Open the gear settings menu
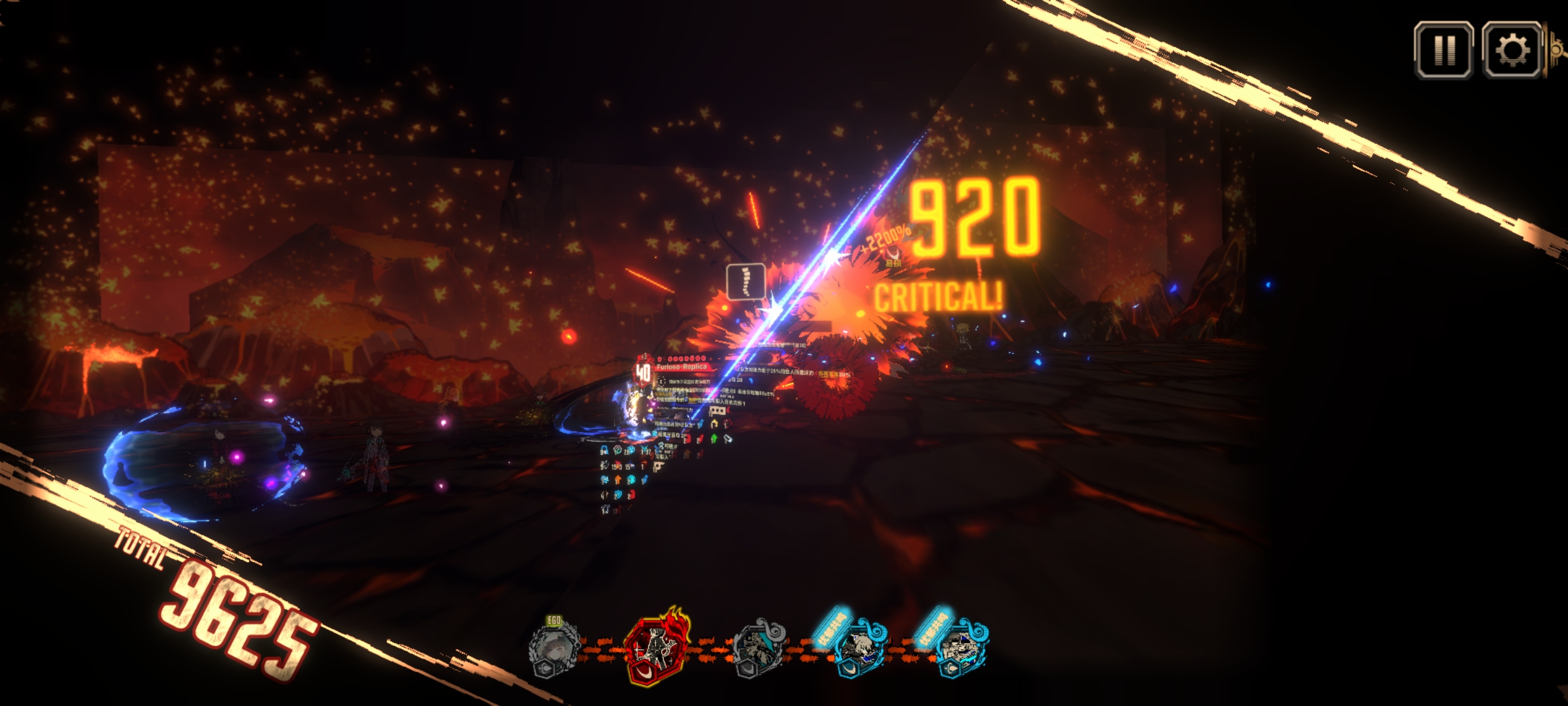 coord(1512,50)
